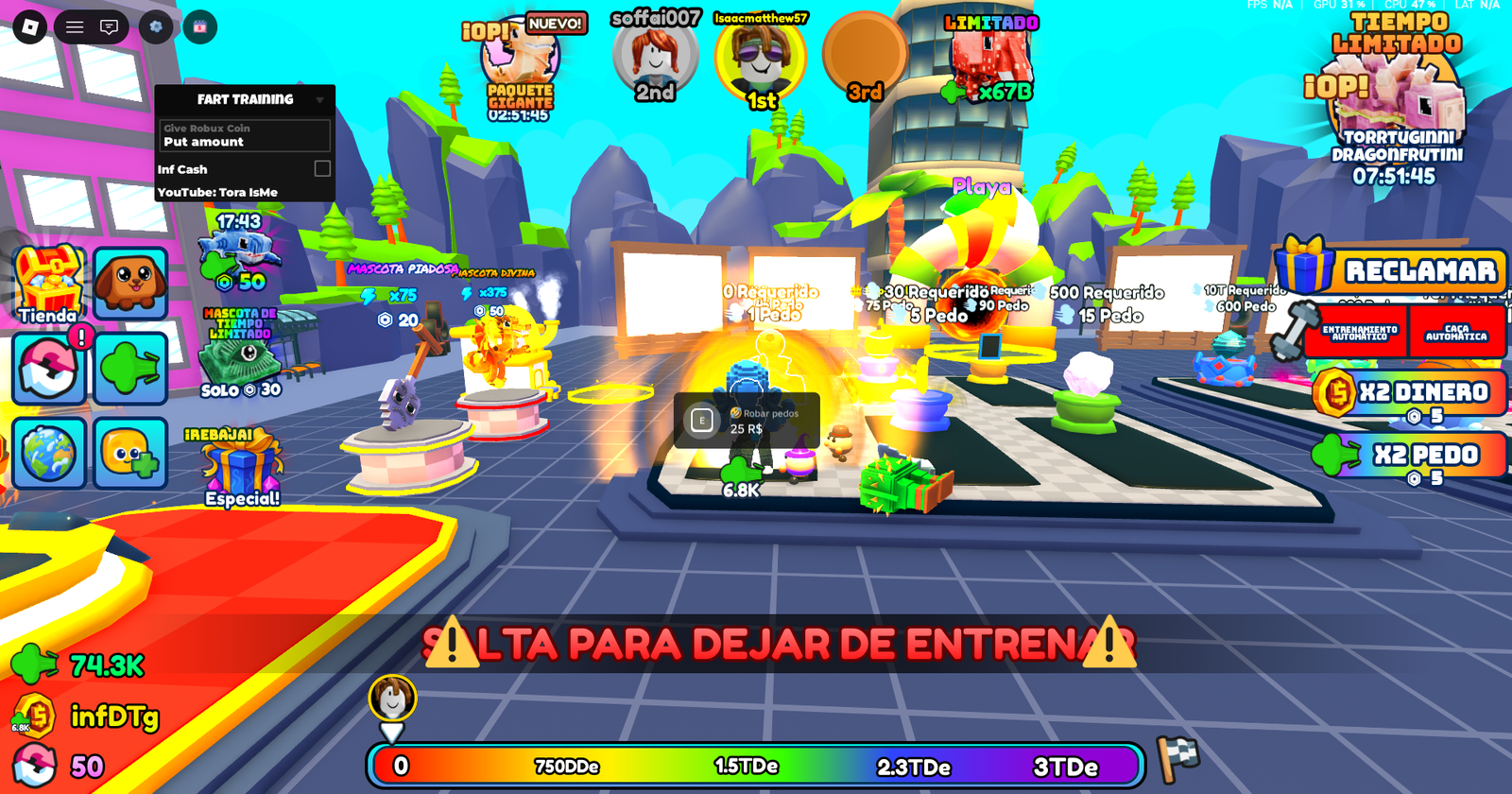Click the yellow add-friend face icon
Image resolution: width=1512 pixels, height=794 pixels.
point(129,453)
